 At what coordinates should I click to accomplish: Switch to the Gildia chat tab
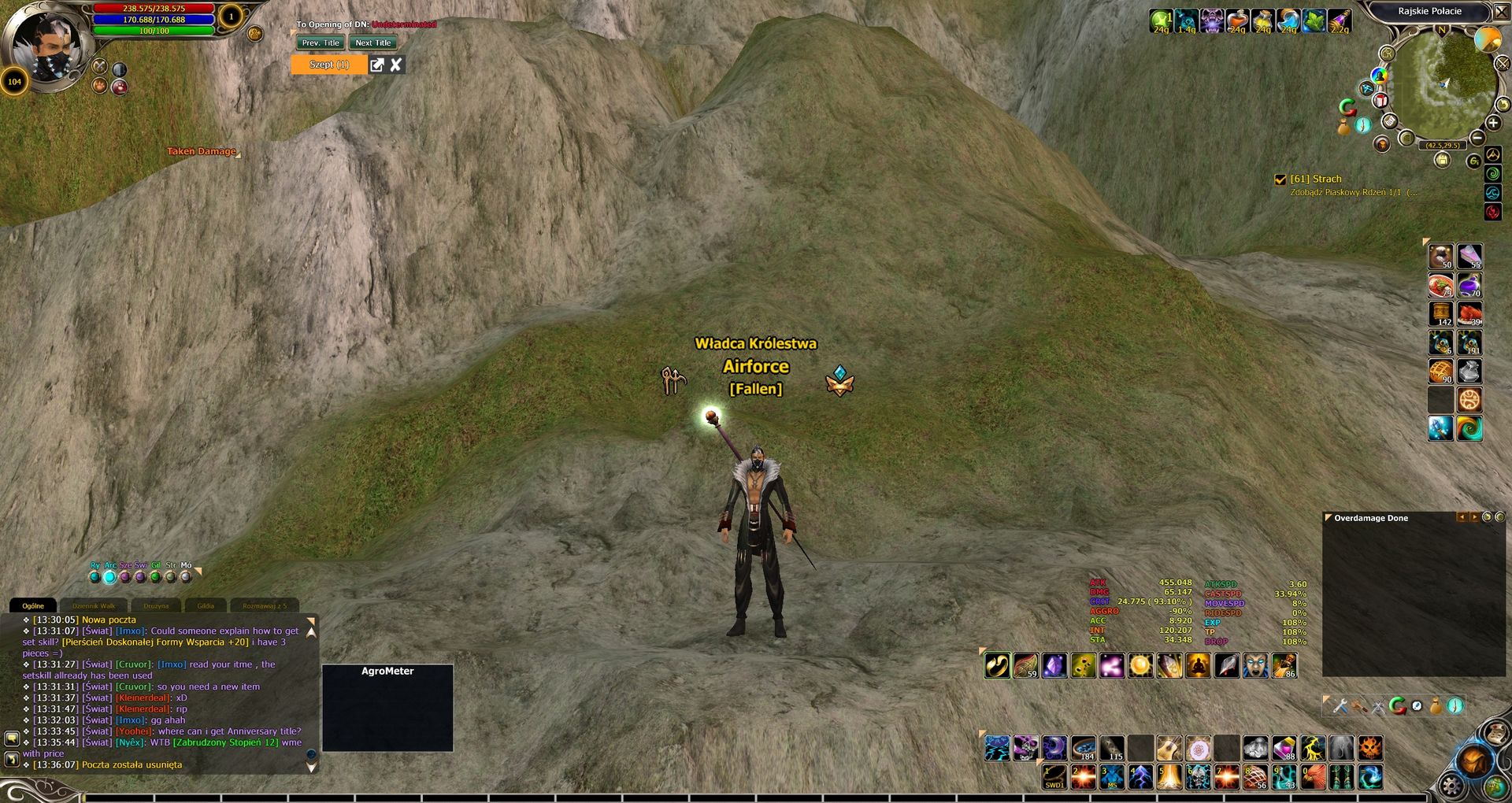point(206,606)
